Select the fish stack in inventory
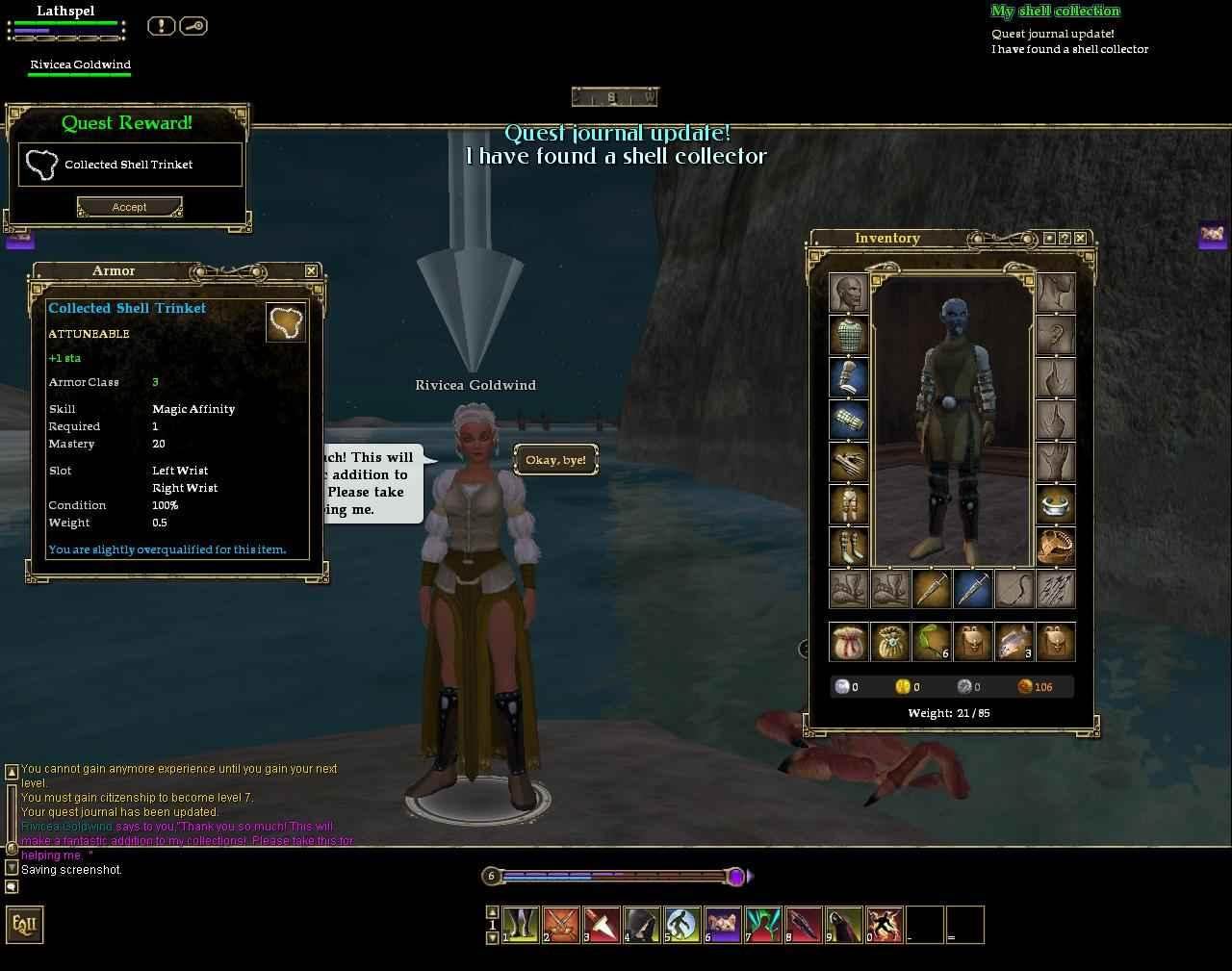 tap(1014, 642)
